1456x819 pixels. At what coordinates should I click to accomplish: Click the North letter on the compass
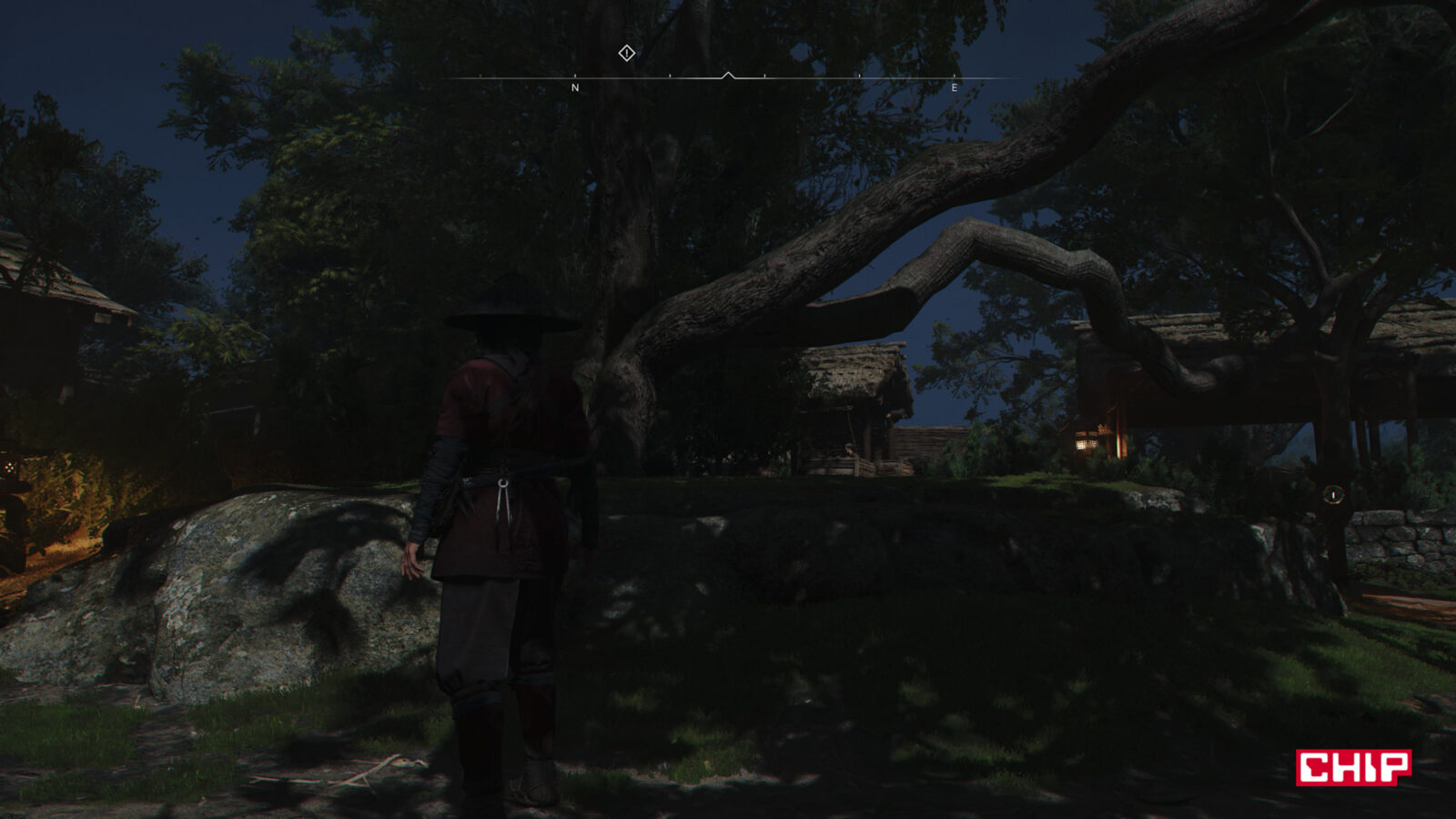574,88
